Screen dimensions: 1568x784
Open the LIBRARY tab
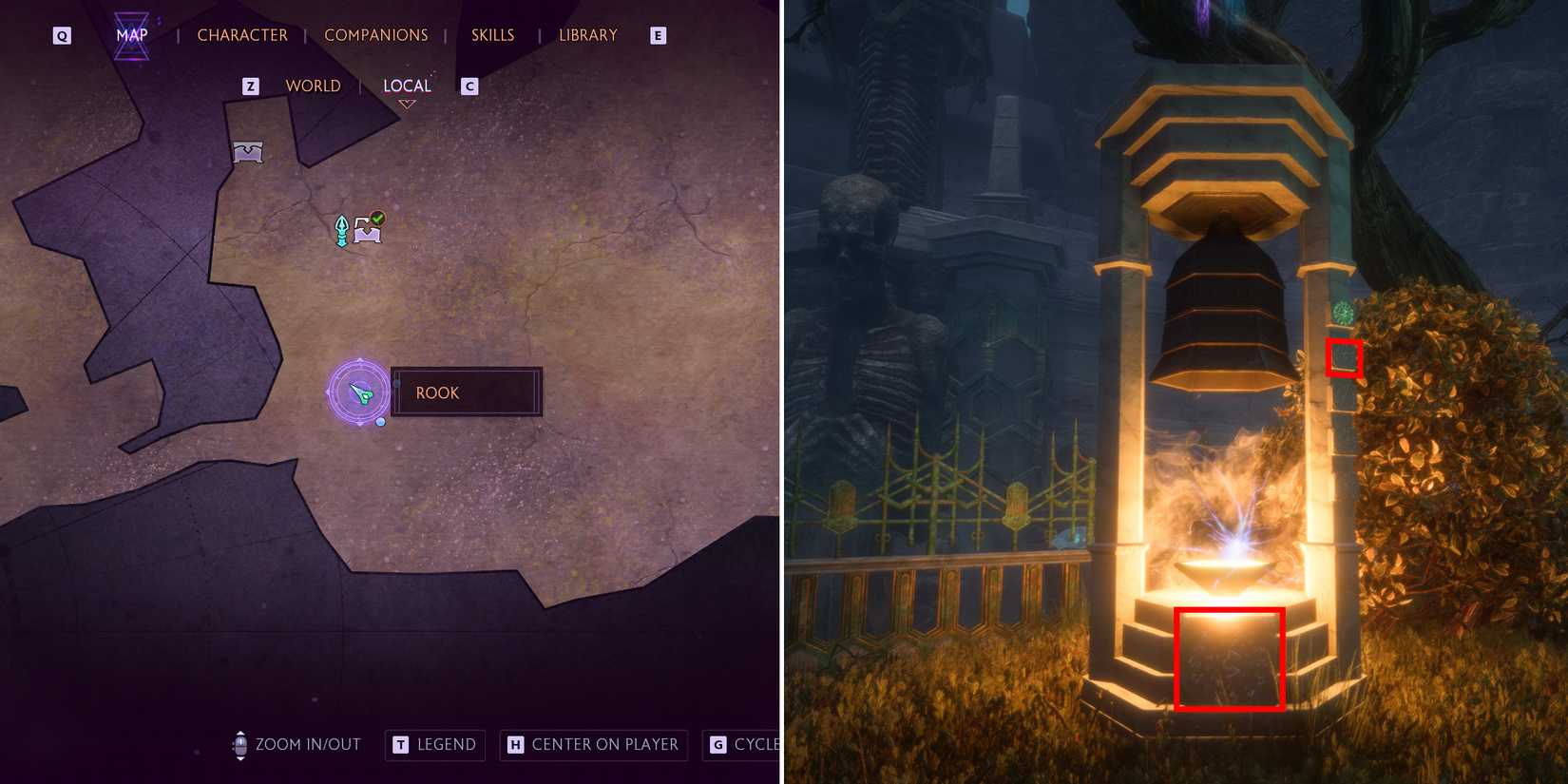pos(586,34)
